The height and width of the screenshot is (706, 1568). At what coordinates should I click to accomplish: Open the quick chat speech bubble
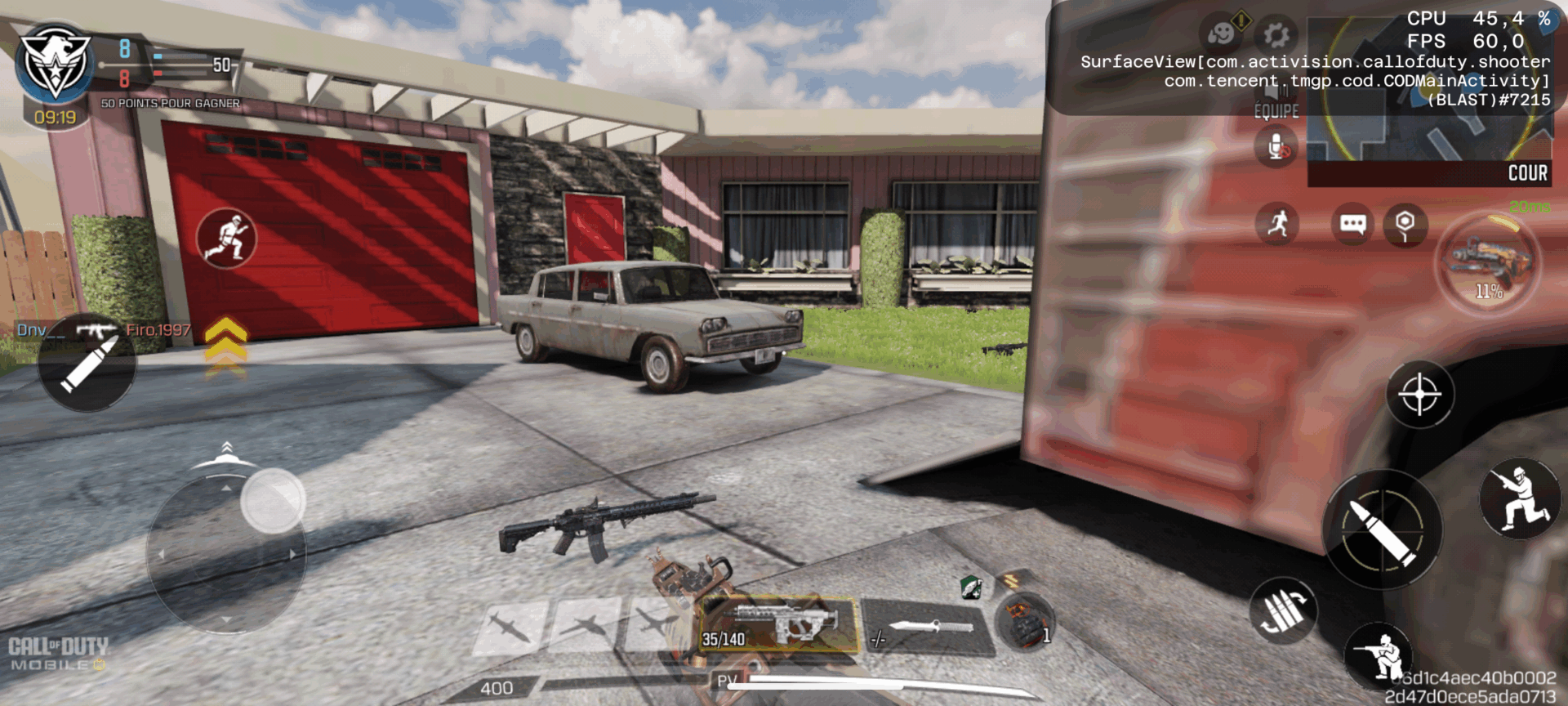[1352, 225]
